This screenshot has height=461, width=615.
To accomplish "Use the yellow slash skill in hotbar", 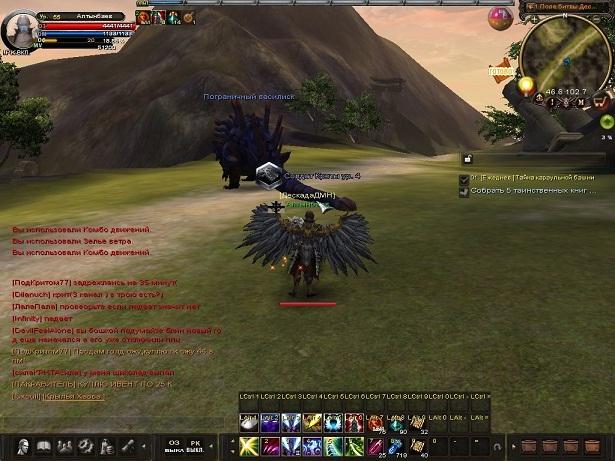I will point(247,445).
